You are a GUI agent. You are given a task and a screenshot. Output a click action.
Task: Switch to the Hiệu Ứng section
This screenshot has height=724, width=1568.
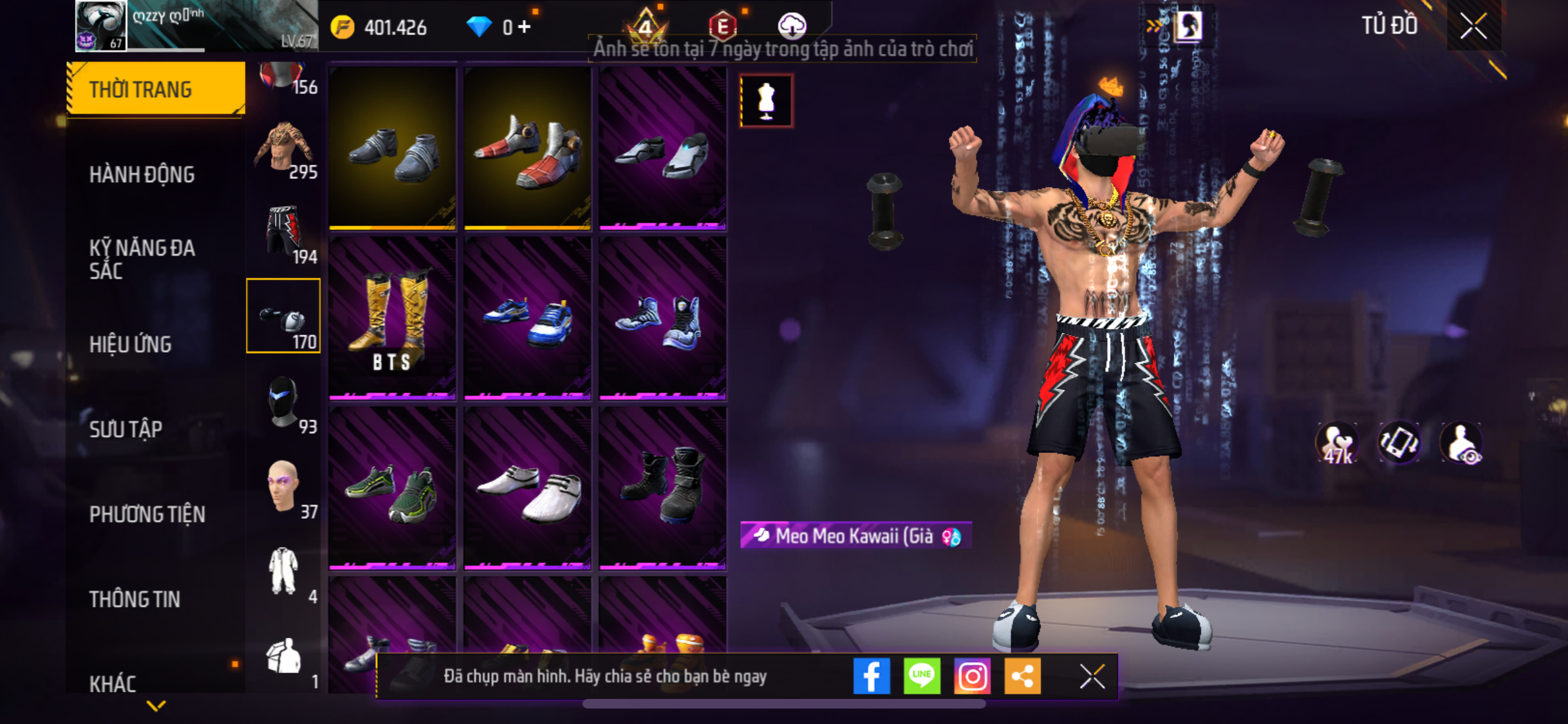tap(131, 344)
